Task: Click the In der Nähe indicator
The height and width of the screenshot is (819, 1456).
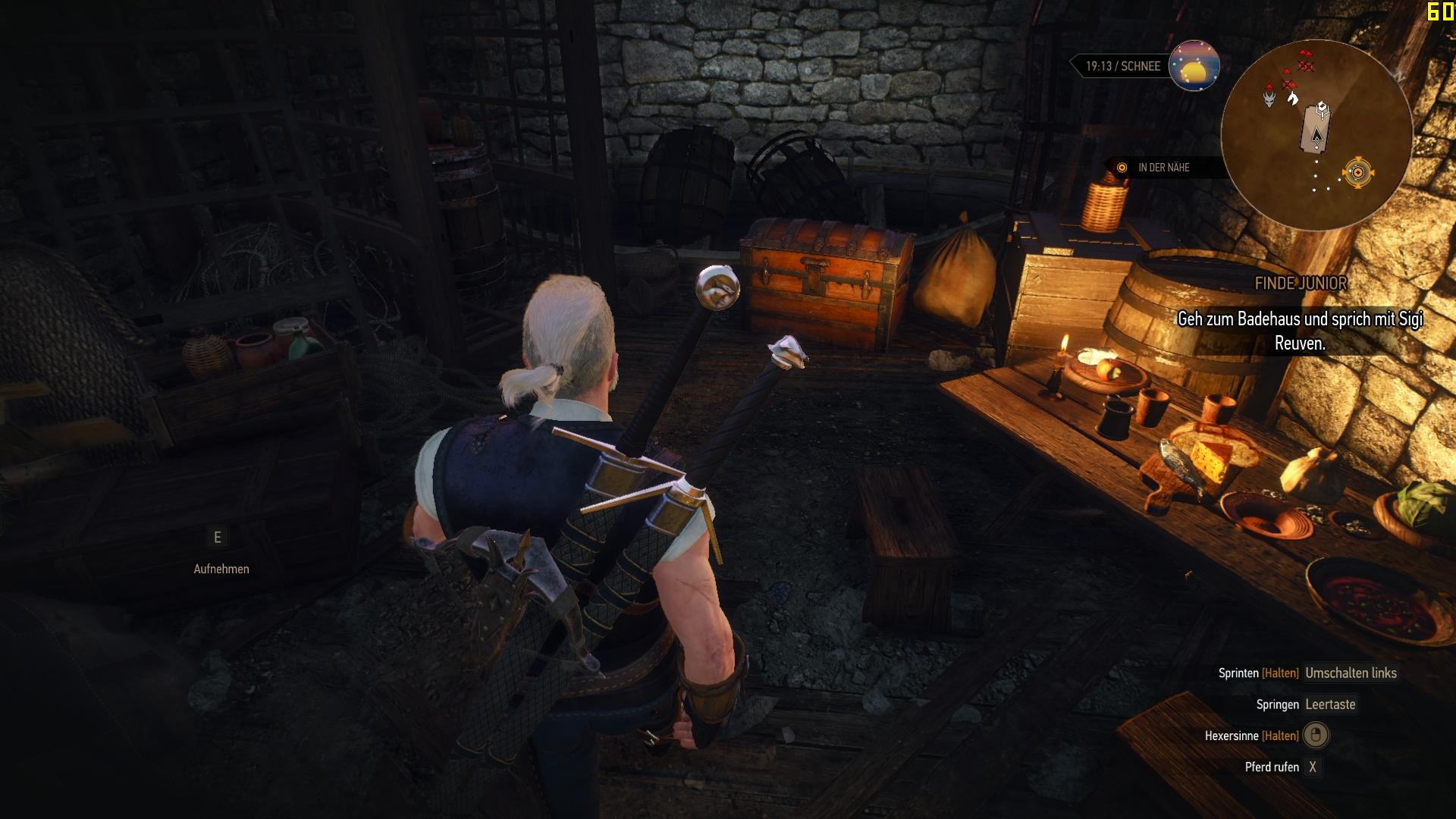Action: tap(1163, 168)
